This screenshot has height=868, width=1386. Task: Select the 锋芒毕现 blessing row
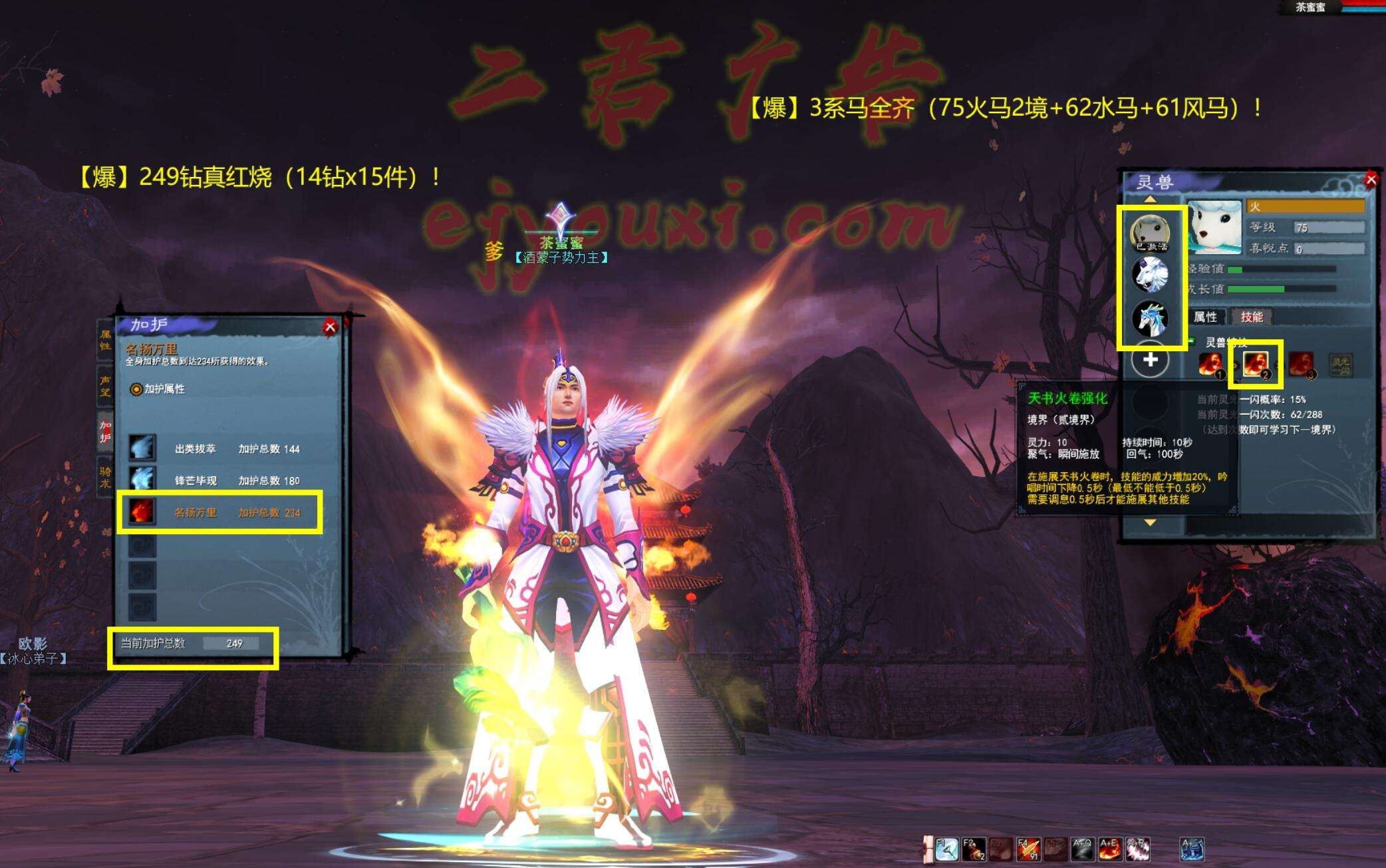pos(219,480)
